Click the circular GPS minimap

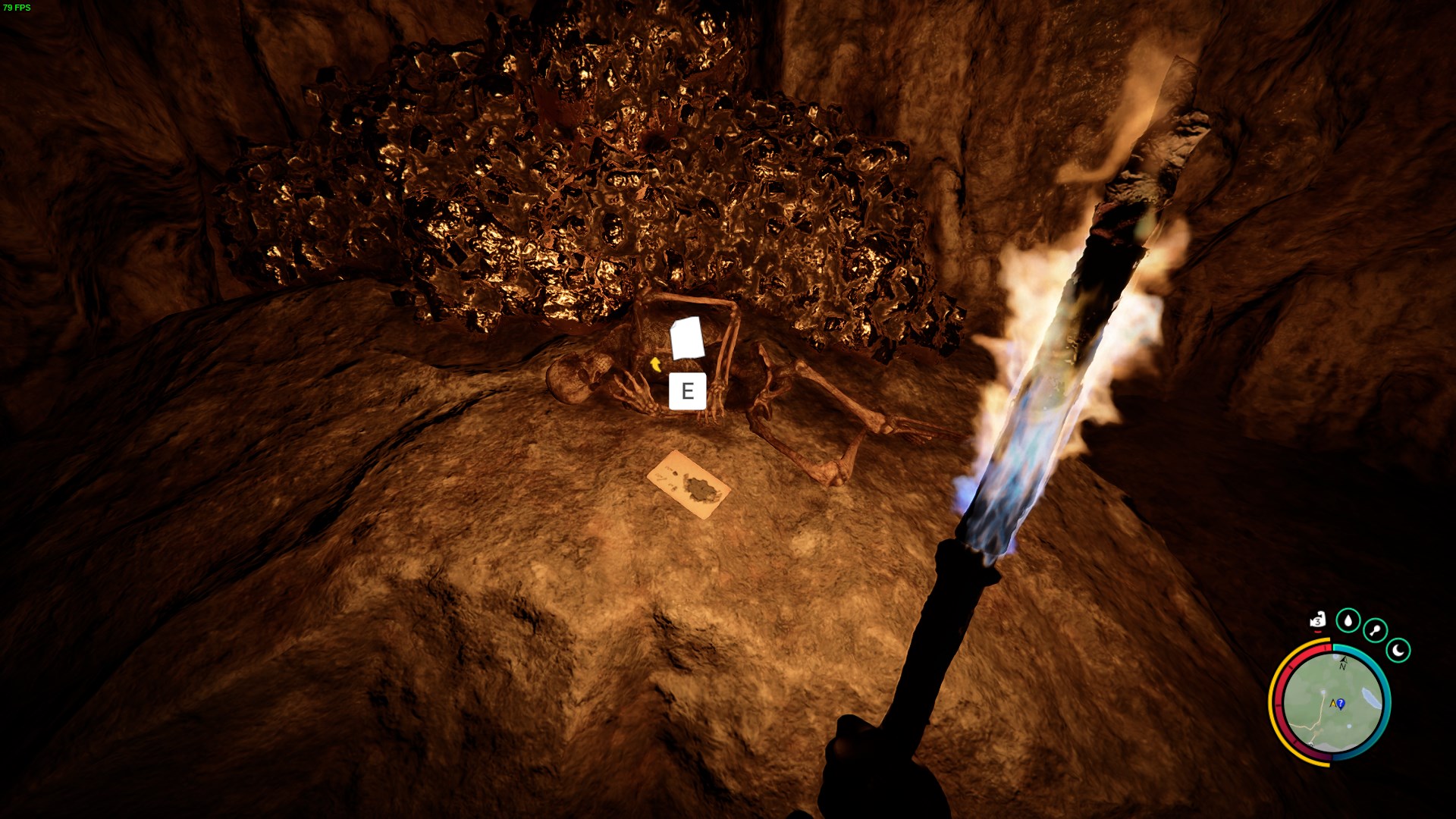(x=1332, y=702)
